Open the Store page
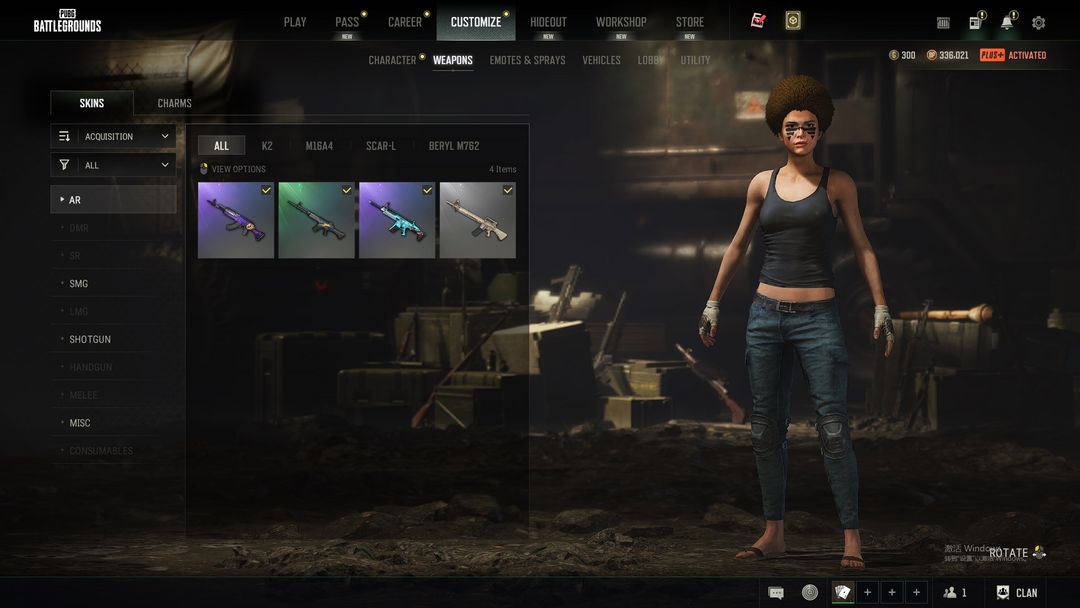 click(689, 22)
